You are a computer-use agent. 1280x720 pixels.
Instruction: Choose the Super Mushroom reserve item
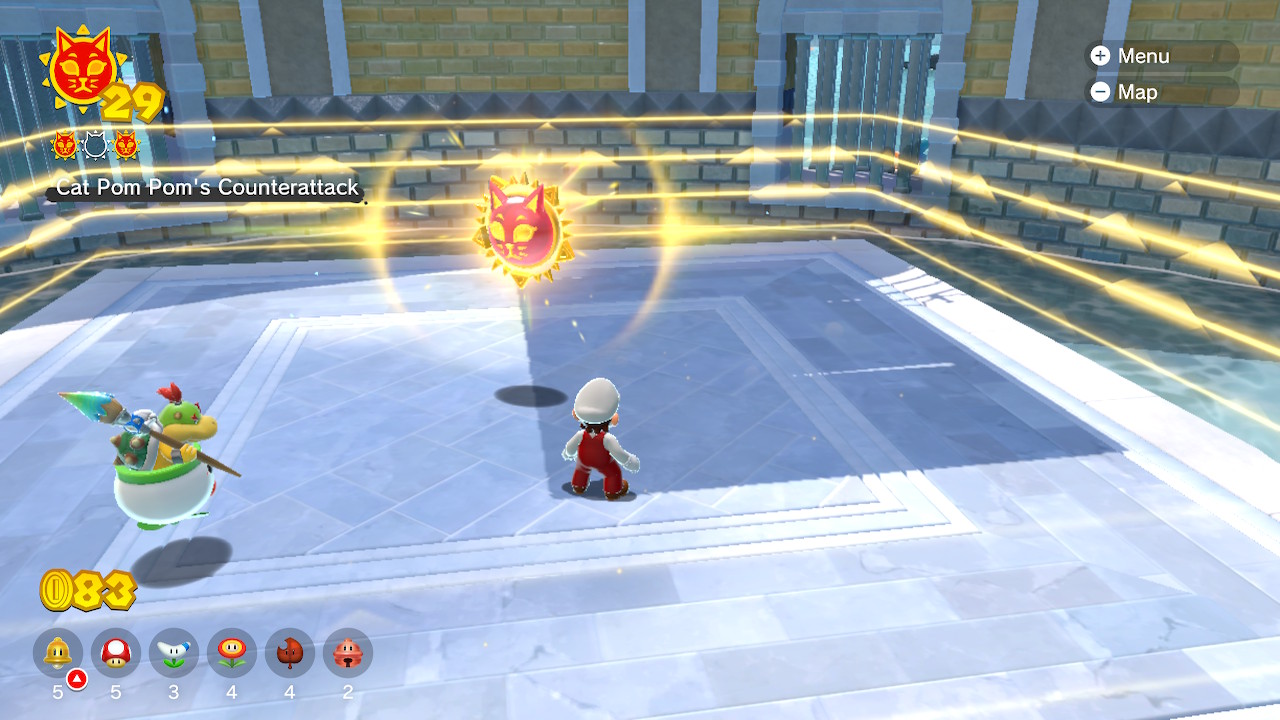(x=116, y=654)
